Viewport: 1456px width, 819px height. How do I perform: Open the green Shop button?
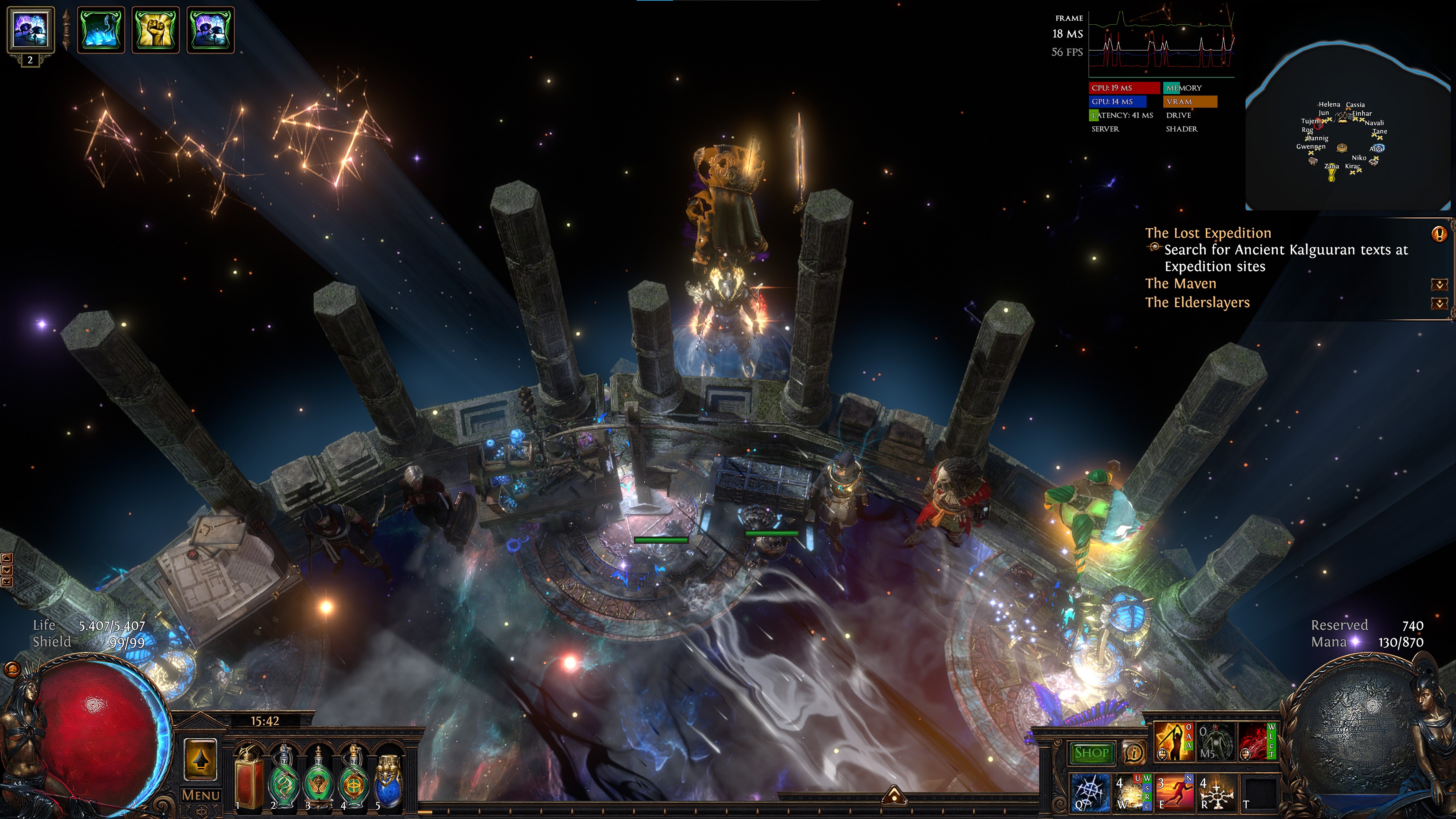[1091, 753]
